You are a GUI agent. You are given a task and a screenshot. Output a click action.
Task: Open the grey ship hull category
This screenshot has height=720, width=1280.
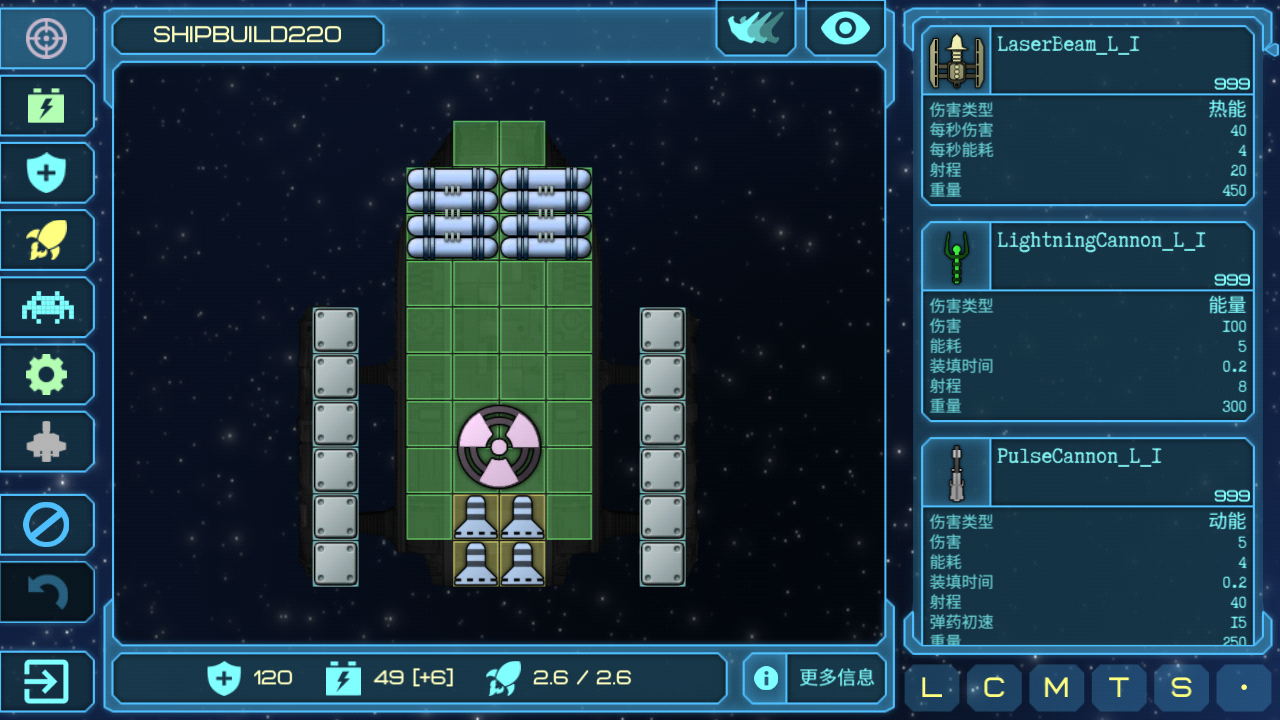(47, 441)
